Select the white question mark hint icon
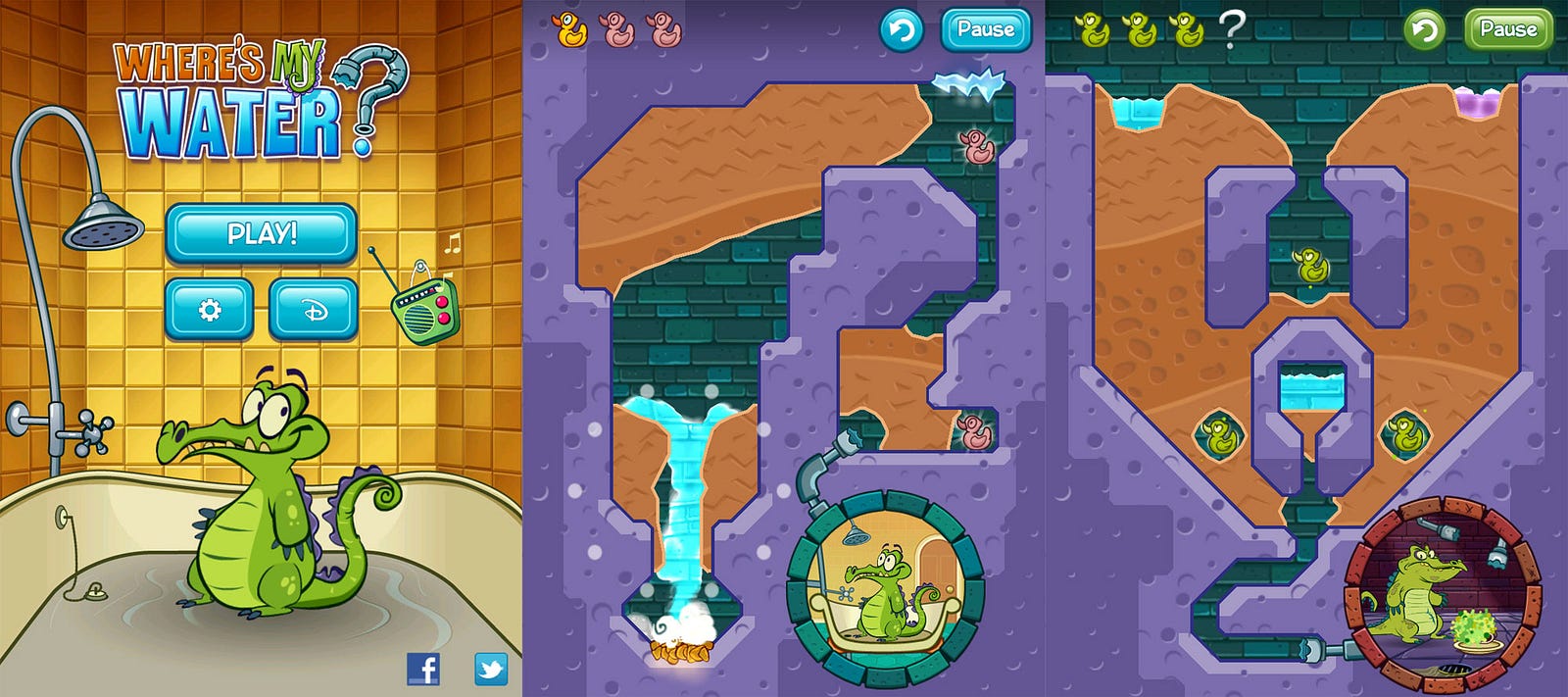The width and height of the screenshot is (1568, 697). point(1232,29)
